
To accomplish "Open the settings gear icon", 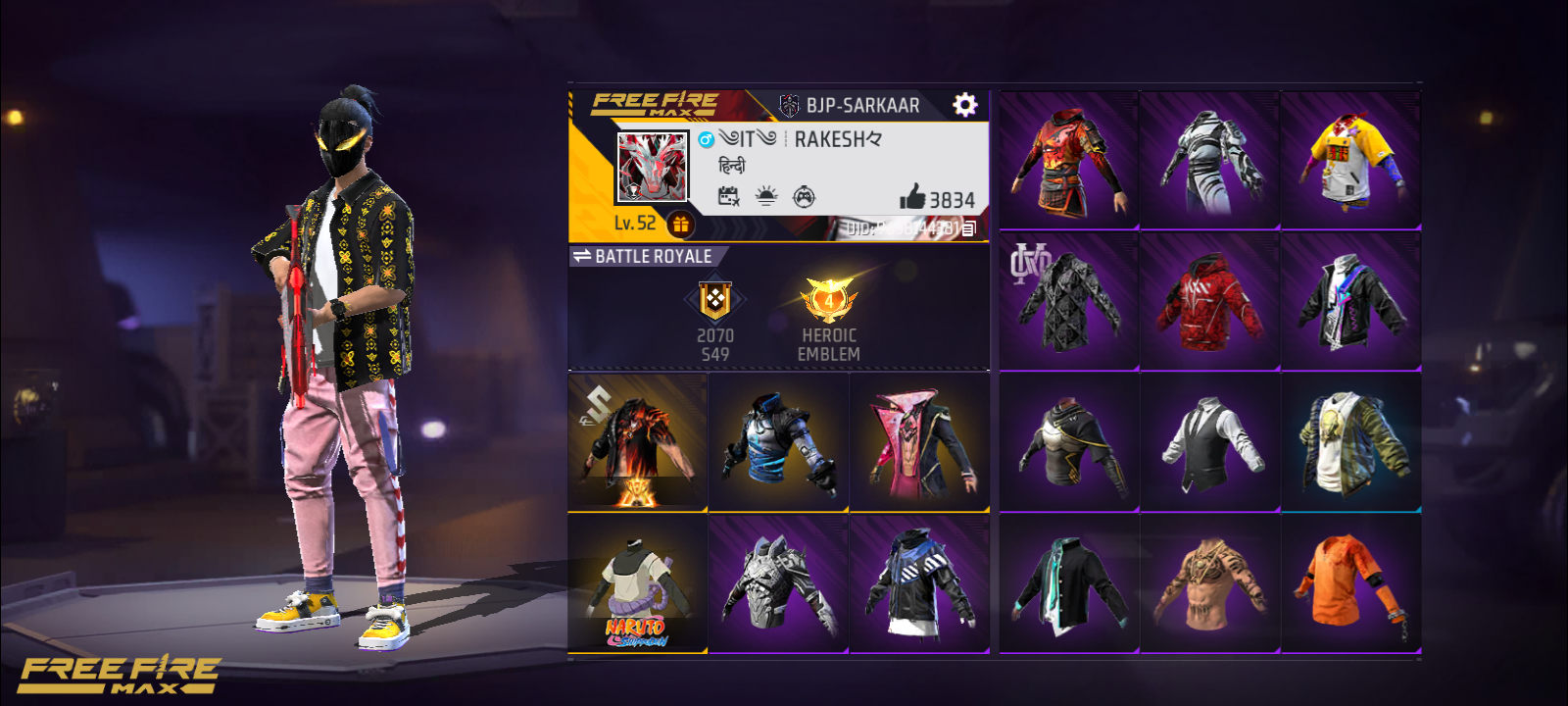I will [x=964, y=105].
